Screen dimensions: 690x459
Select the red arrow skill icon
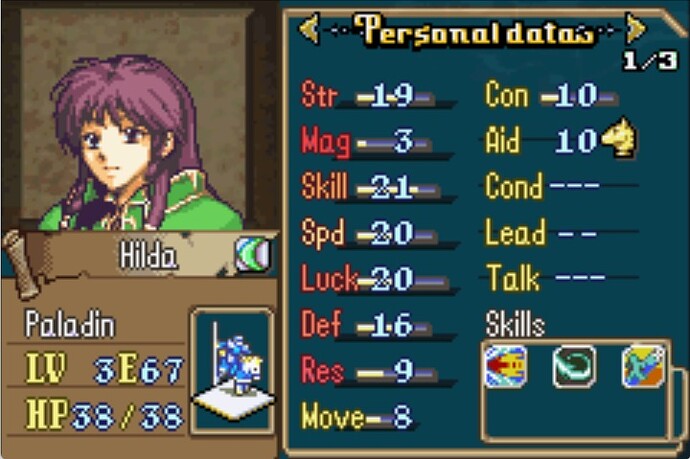click(x=505, y=368)
